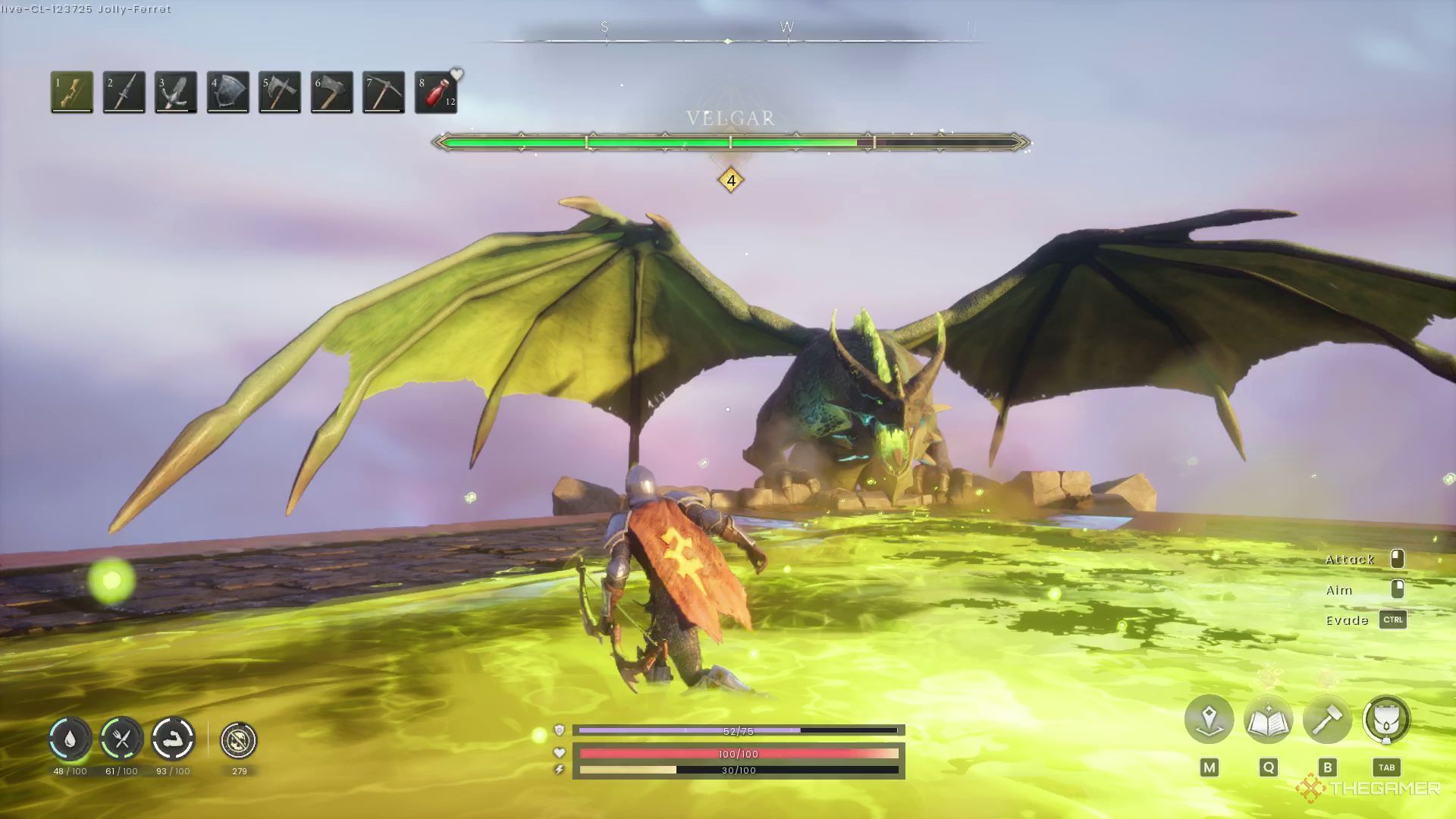Click the crossed-out helmet status icon

tap(239, 740)
